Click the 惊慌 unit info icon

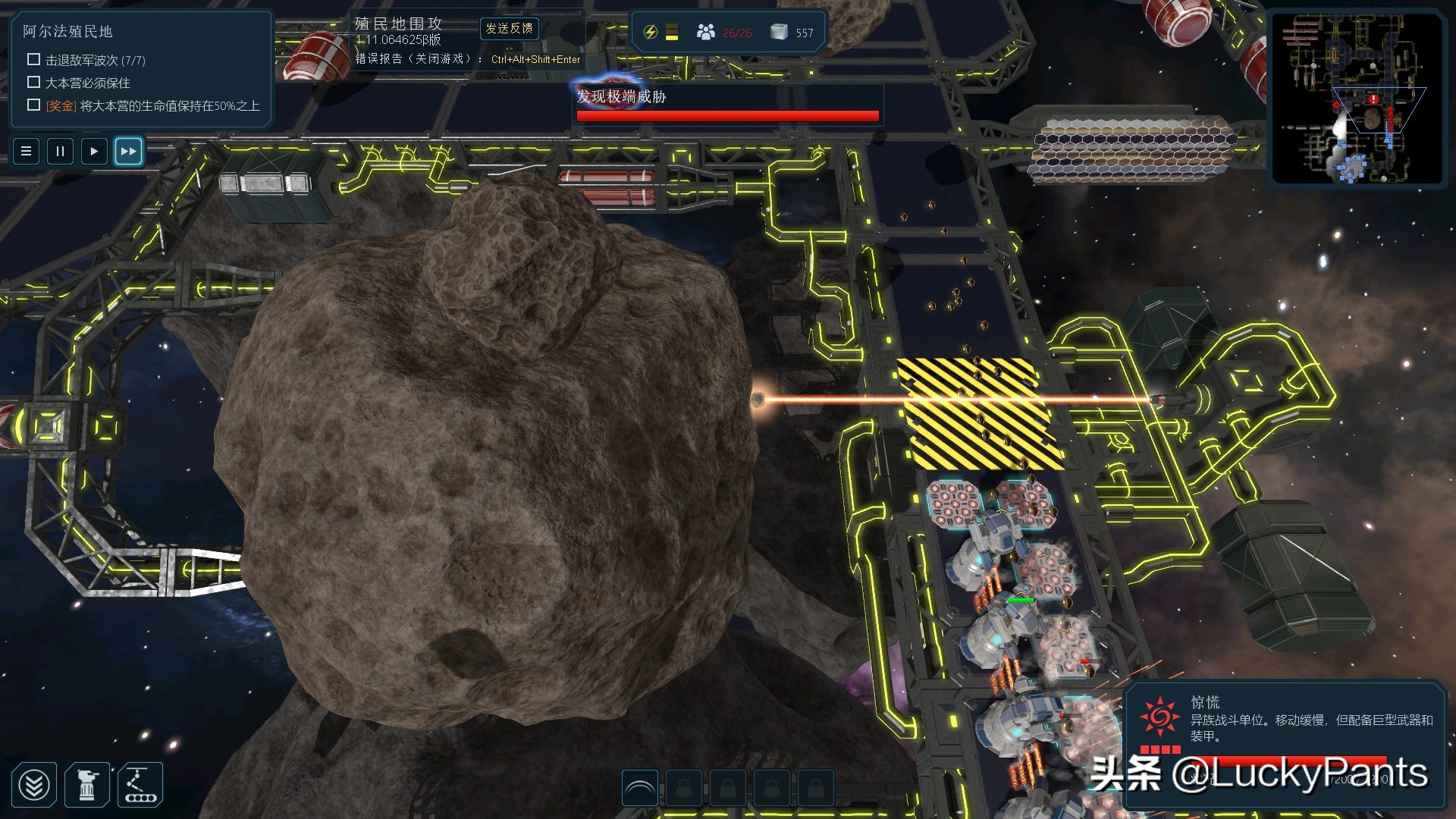pyautogui.click(x=1160, y=717)
